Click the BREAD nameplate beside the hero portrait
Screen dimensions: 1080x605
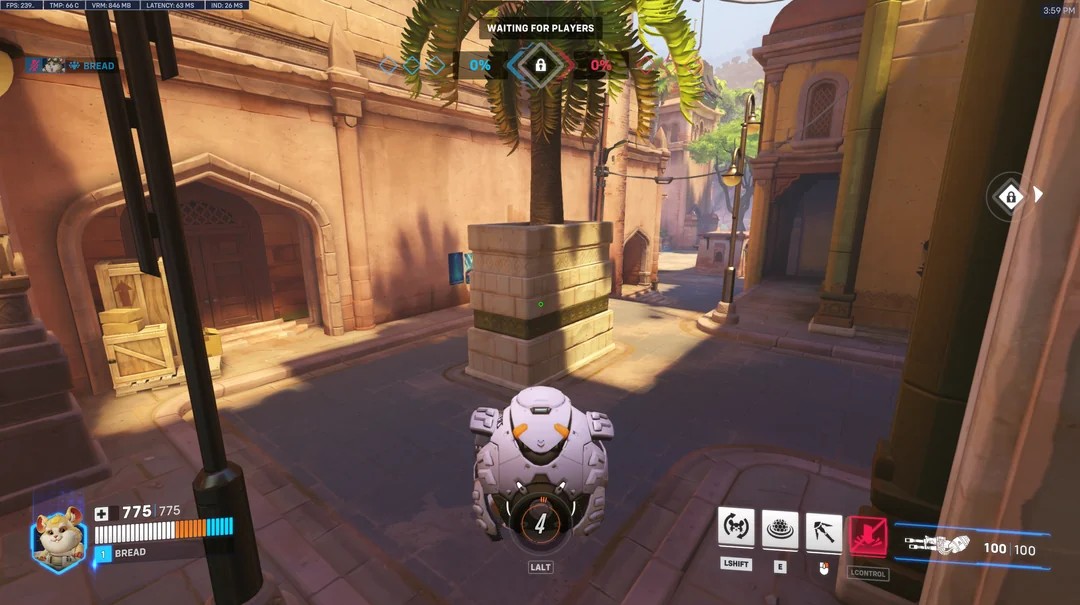[x=130, y=552]
